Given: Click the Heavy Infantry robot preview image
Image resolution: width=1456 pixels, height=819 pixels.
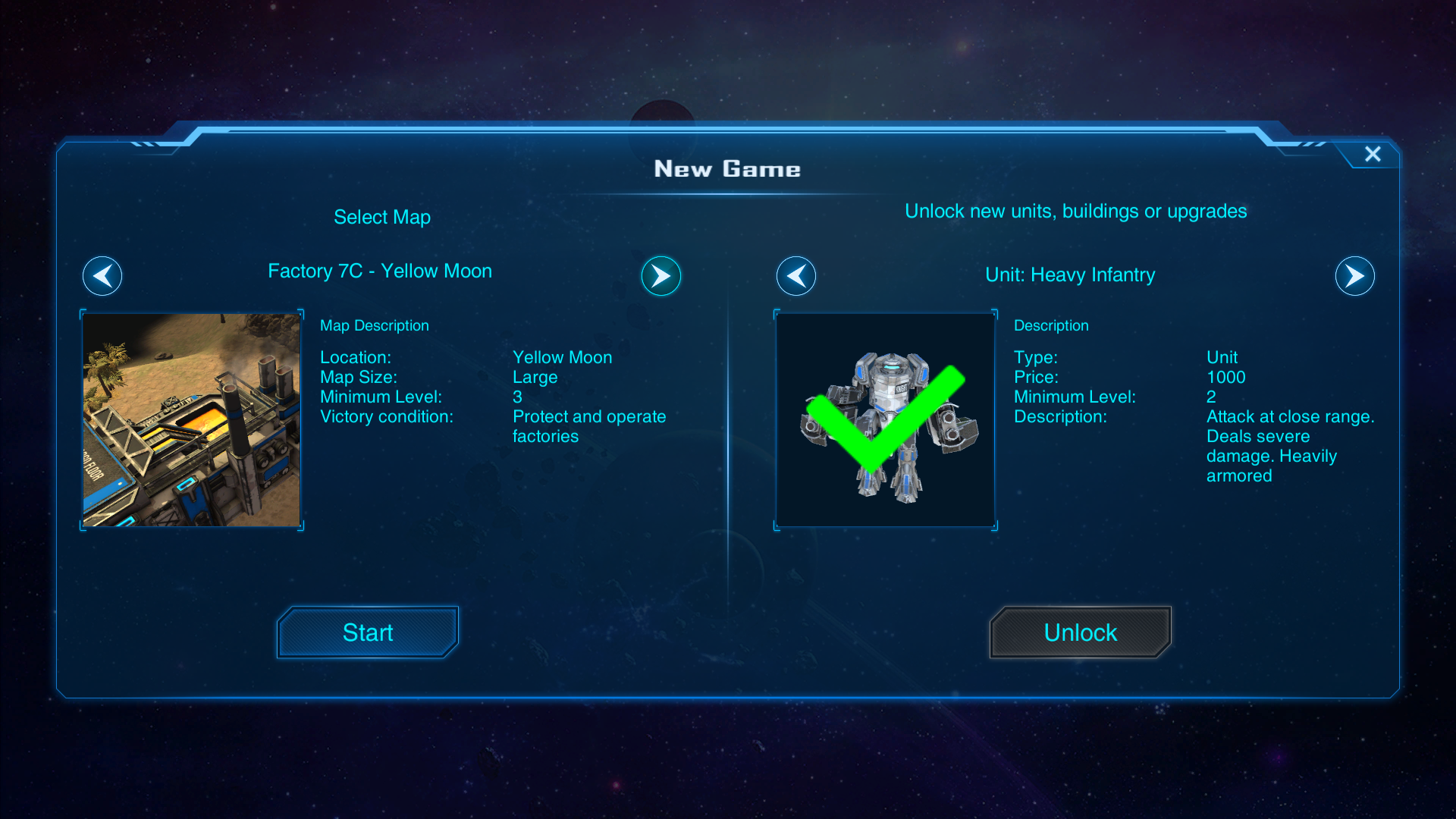Looking at the screenshot, I should (886, 420).
